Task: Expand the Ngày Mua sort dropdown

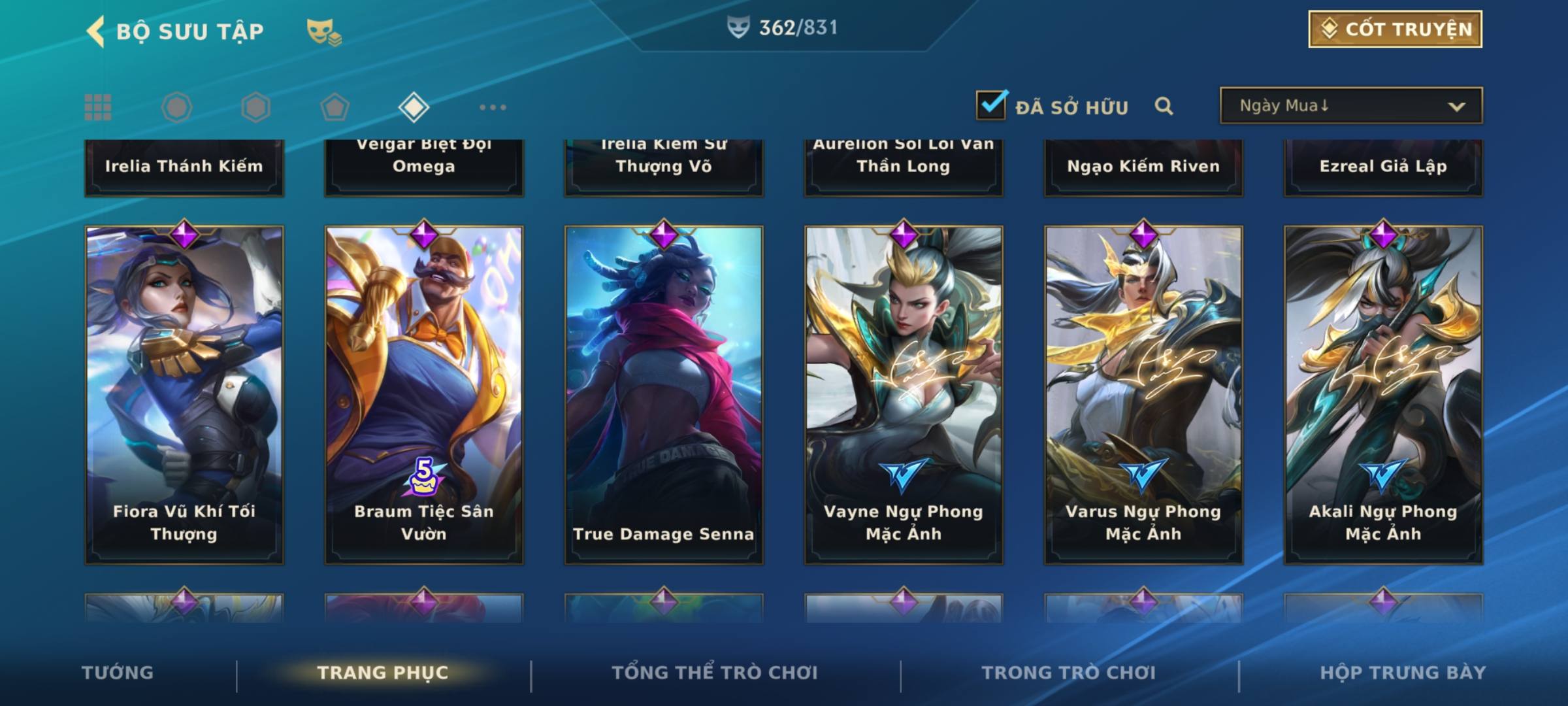Action: 1350,106
